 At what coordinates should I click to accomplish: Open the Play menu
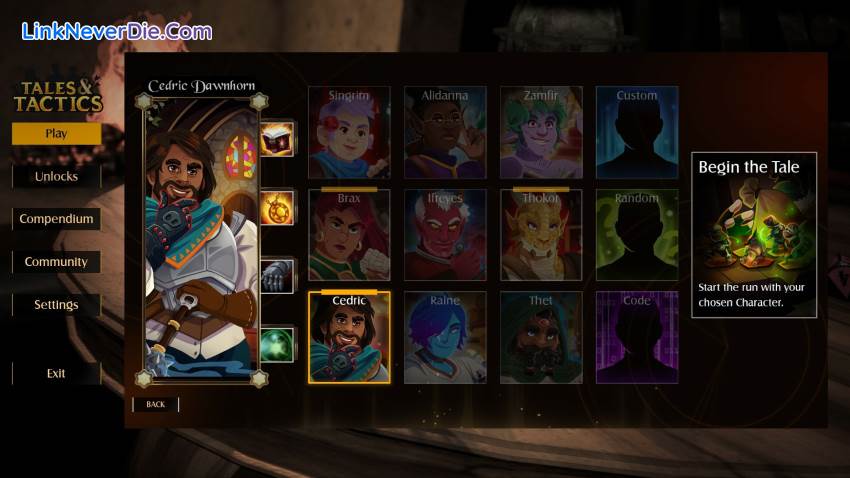(56, 133)
